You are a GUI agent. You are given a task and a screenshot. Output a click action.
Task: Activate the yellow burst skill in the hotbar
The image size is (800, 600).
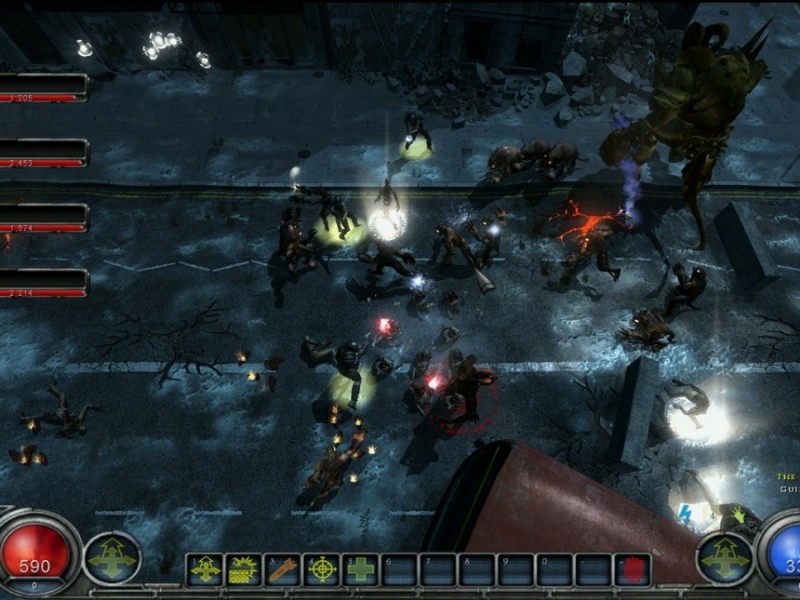(243, 569)
